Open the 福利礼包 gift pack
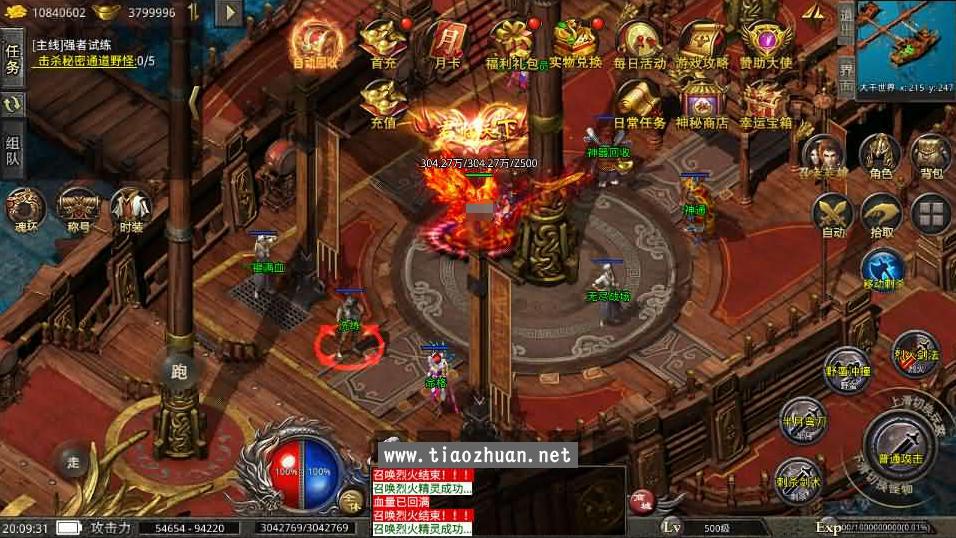956x538 pixels. 512,43
